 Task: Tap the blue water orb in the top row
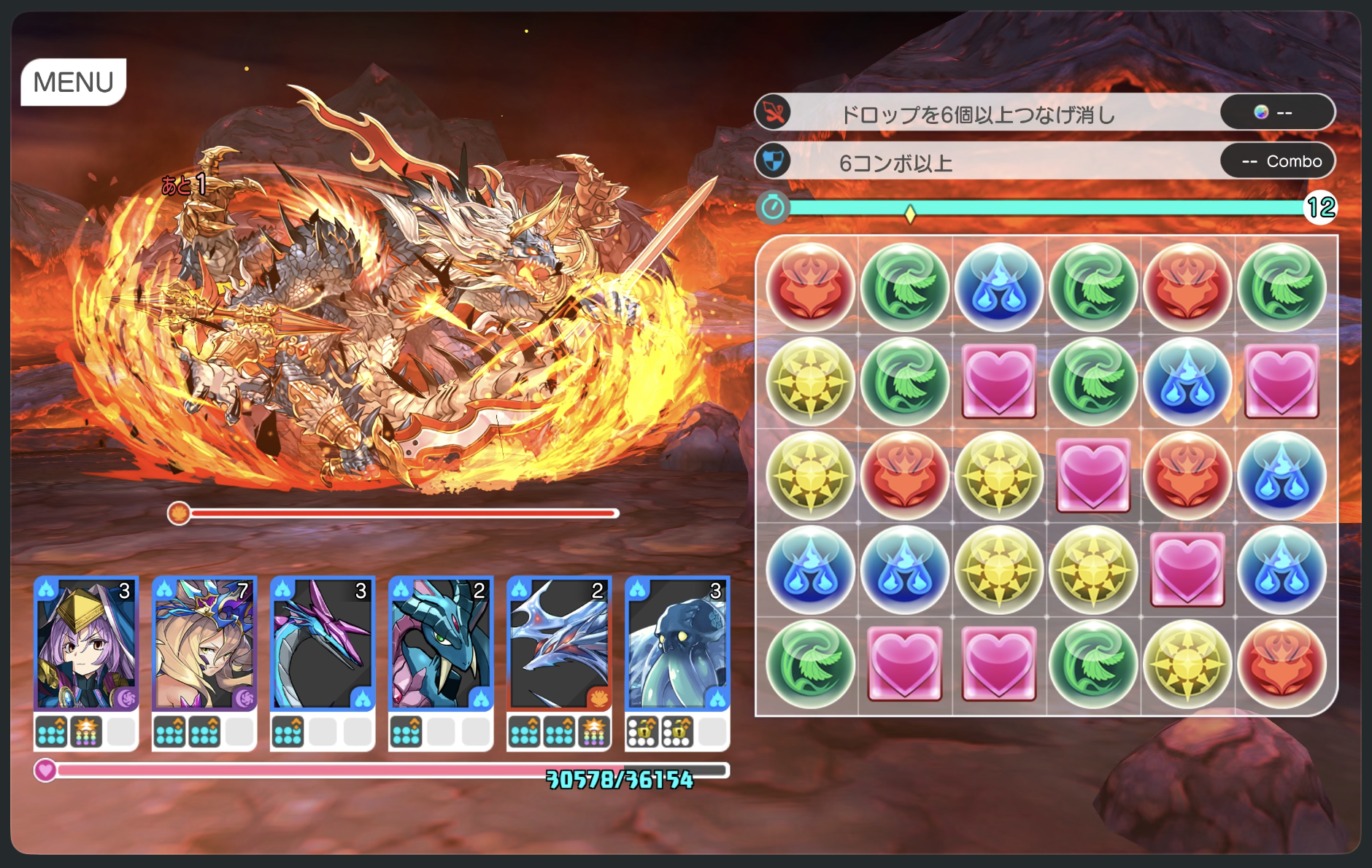coord(998,286)
